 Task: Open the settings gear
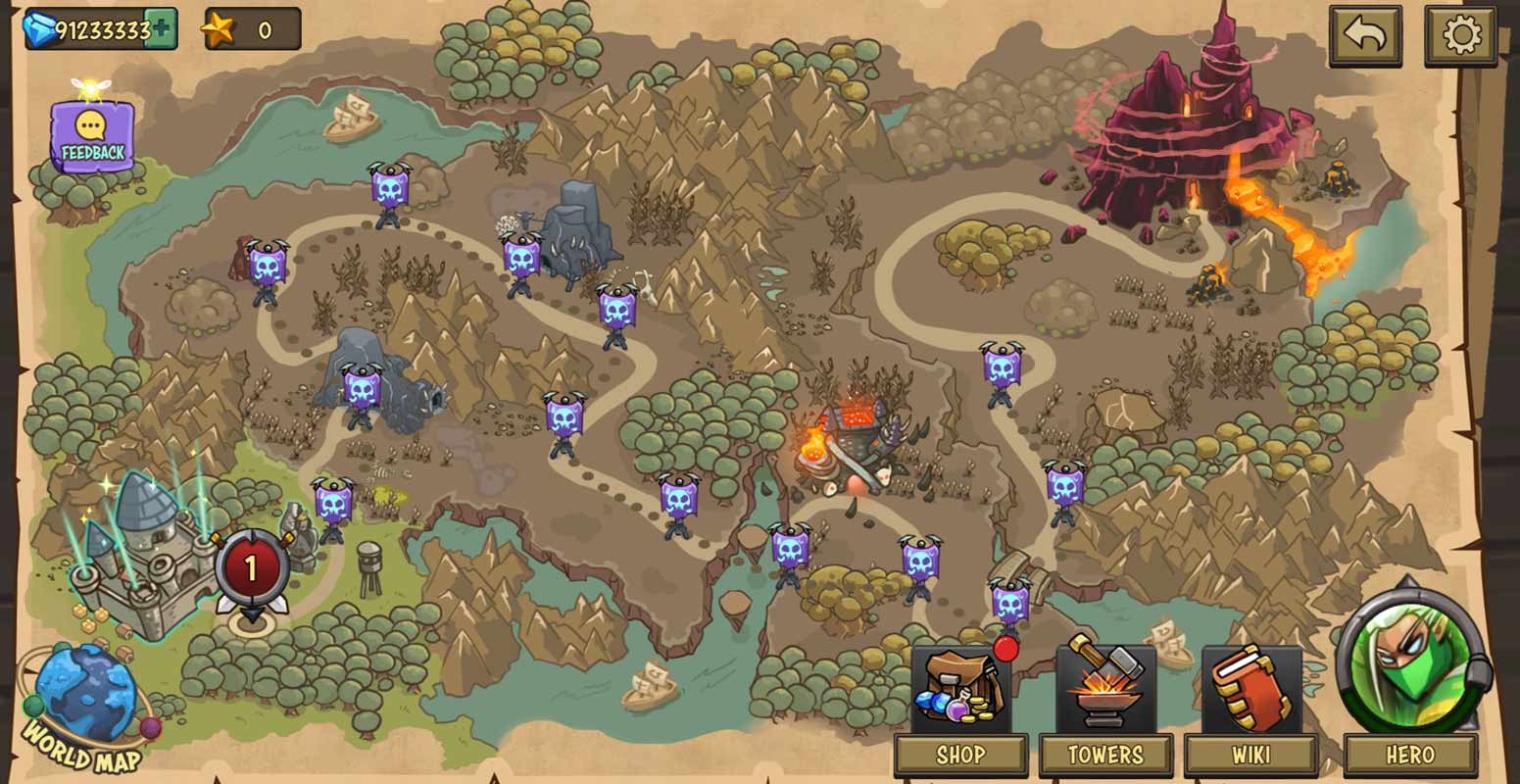[1461, 34]
